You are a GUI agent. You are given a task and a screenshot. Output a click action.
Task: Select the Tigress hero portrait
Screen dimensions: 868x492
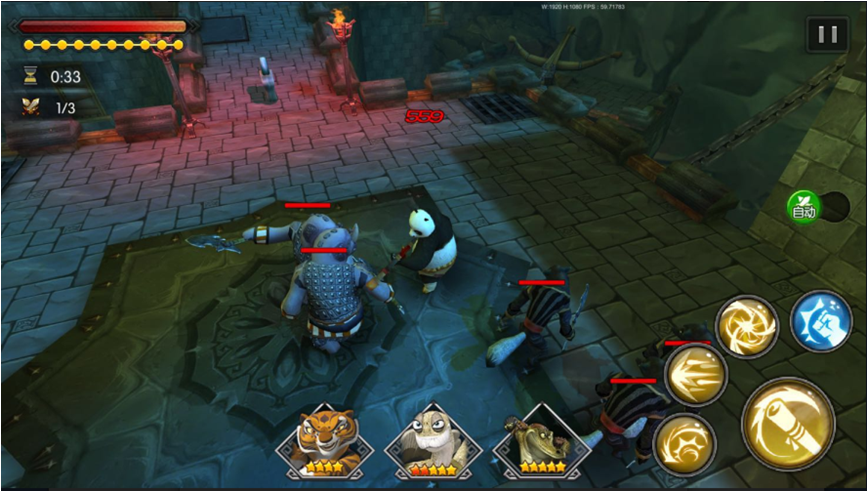(x=320, y=442)
